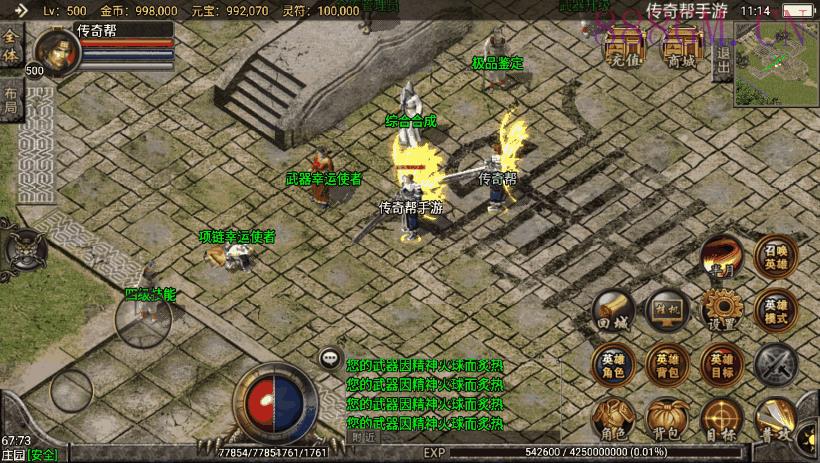Open the chat speech bubble icon
Screen dimensions: 820x463
click(x=329, y=357)
